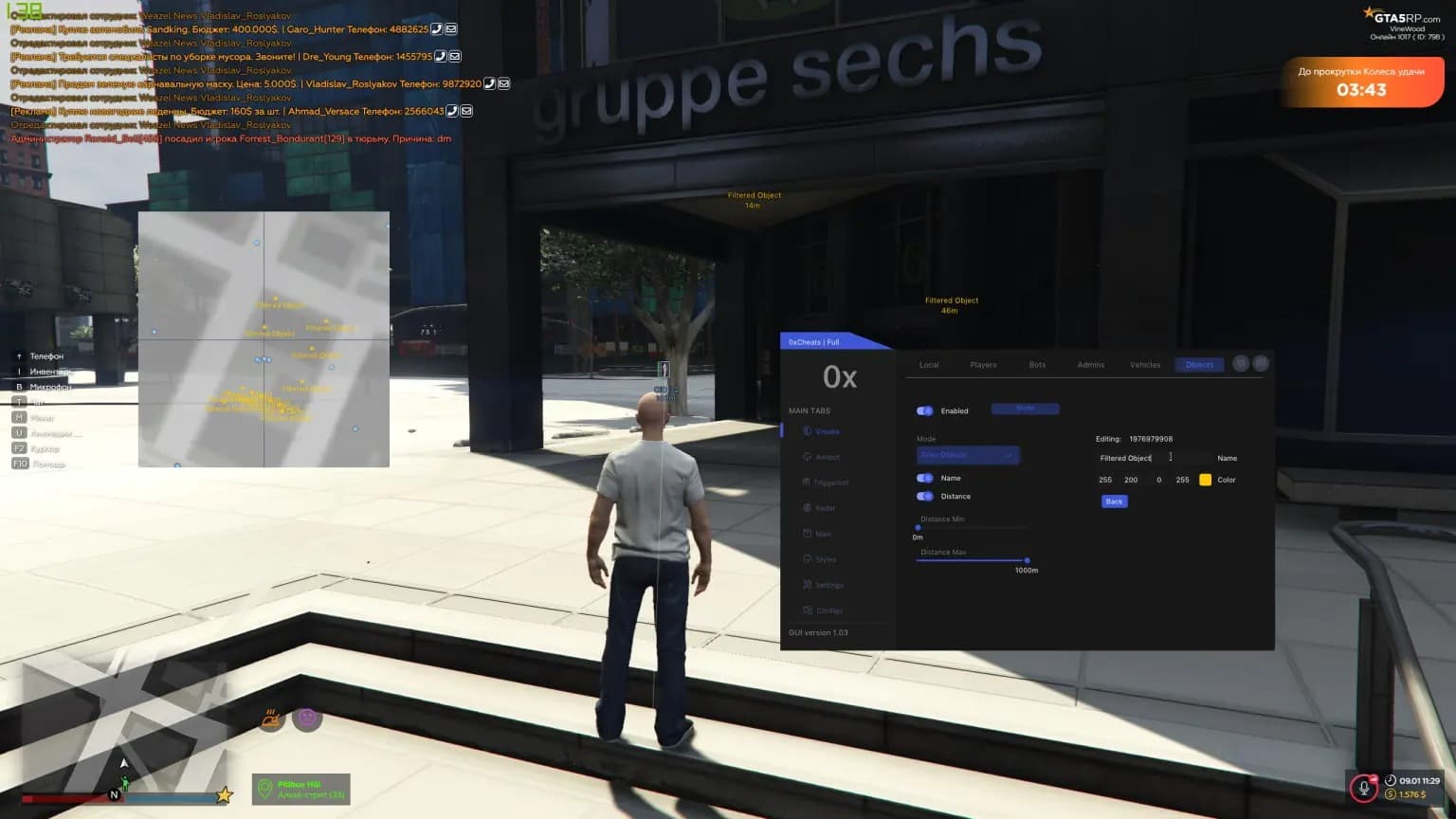Open the yellow color swatch
The width and height of the screenshot is (1456, 819).
[x=1205, y=480]
